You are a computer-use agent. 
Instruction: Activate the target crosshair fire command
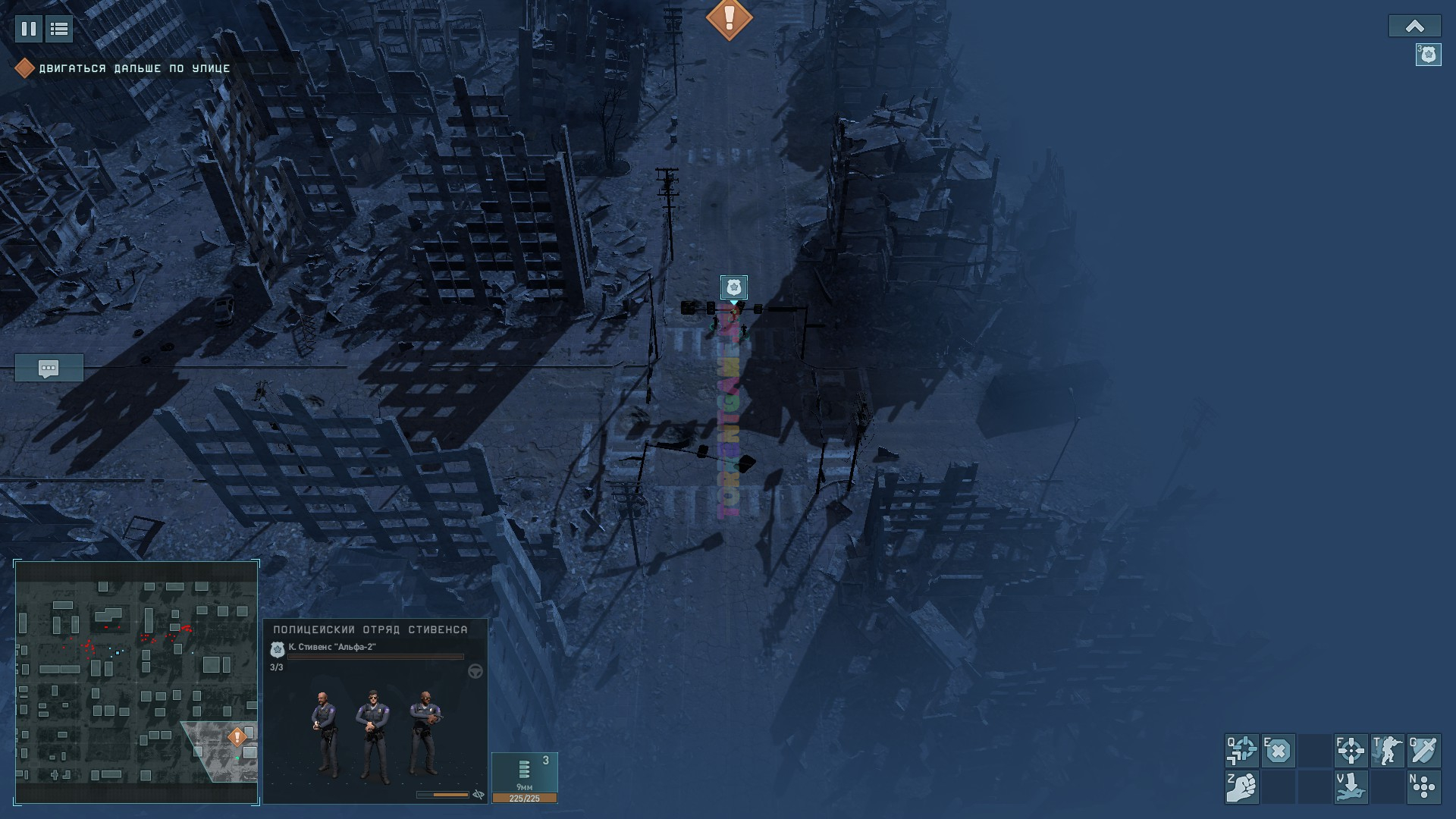click(1351, 751)
